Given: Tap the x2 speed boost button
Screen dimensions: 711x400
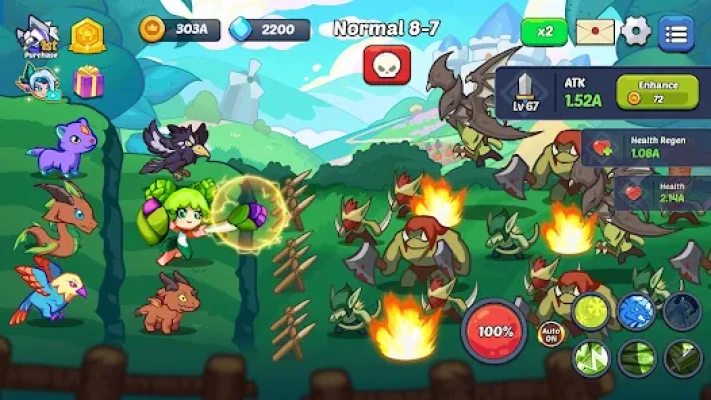Looking at the screenshot, I should (545, 31).
